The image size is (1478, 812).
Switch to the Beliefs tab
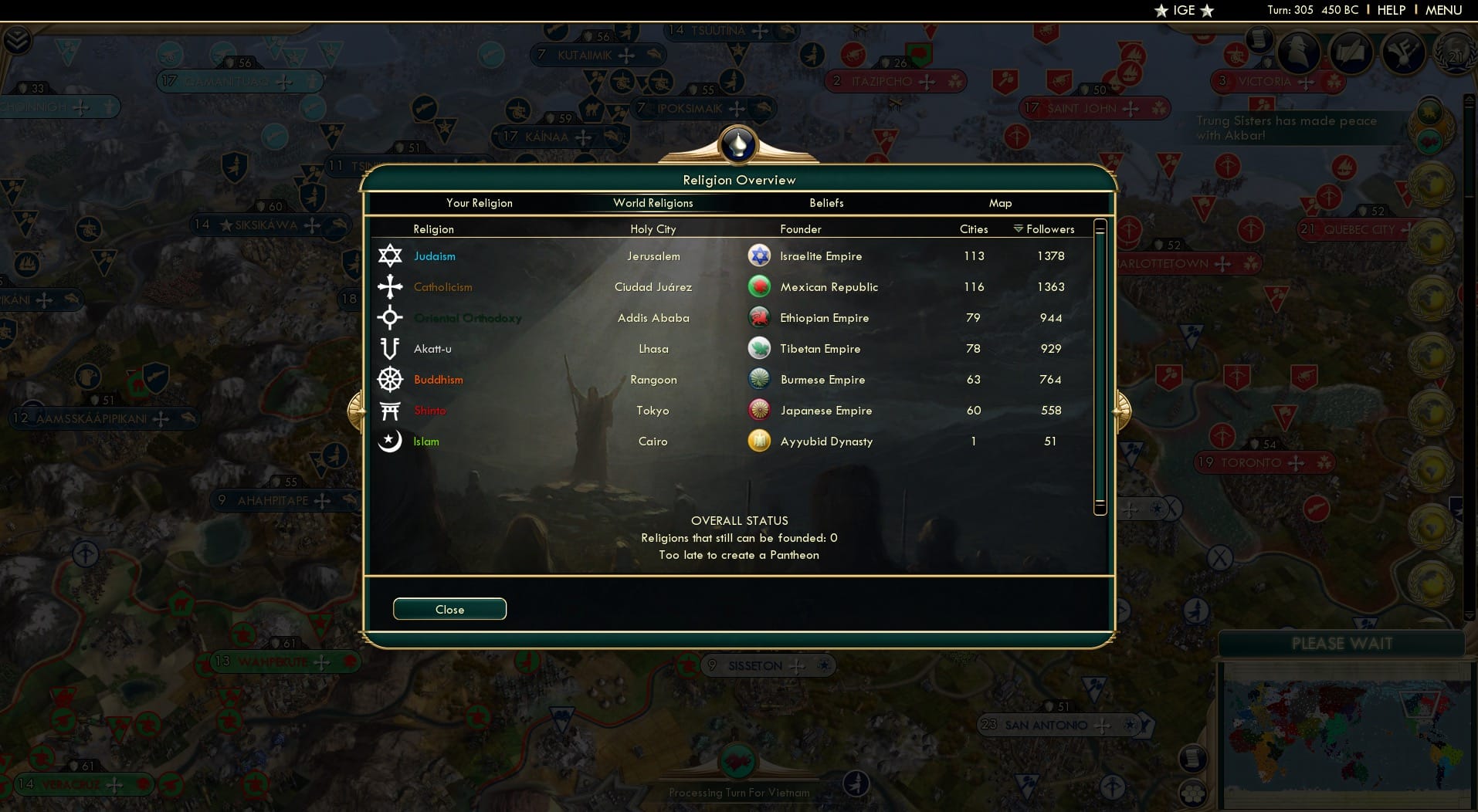click(825, 203)
